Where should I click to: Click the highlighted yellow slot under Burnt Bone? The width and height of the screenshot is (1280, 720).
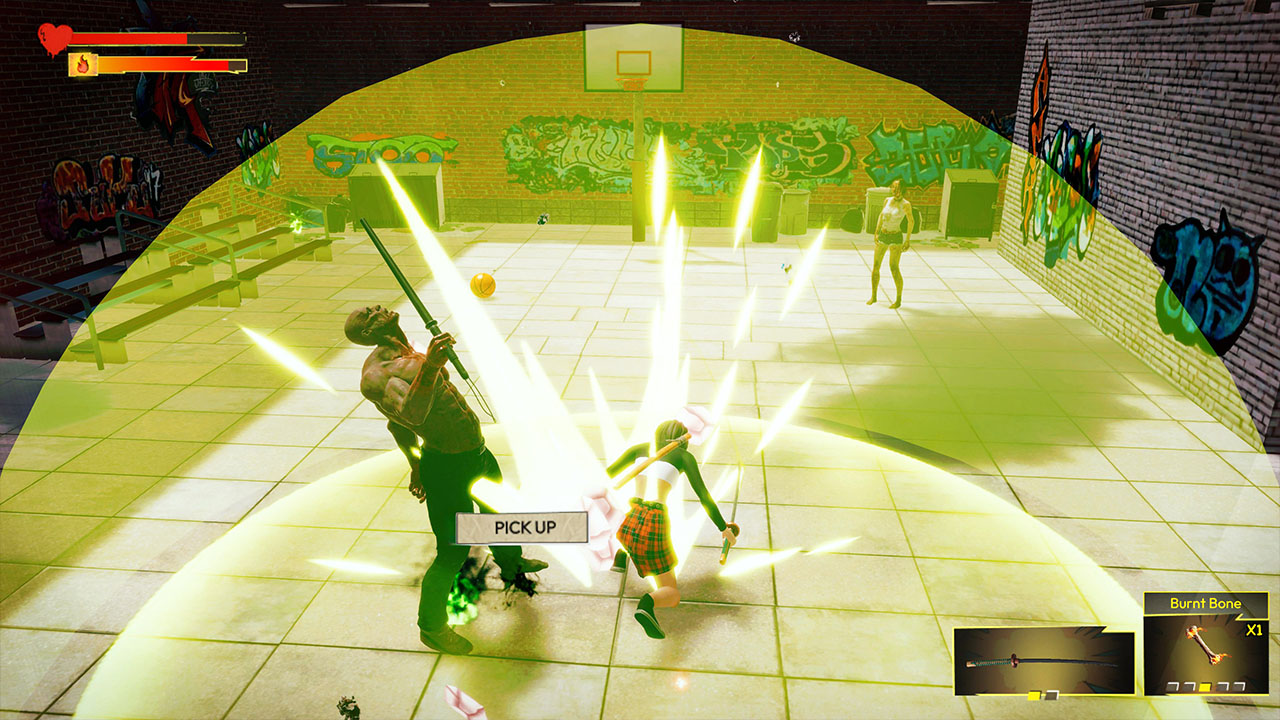(1204, 687)
